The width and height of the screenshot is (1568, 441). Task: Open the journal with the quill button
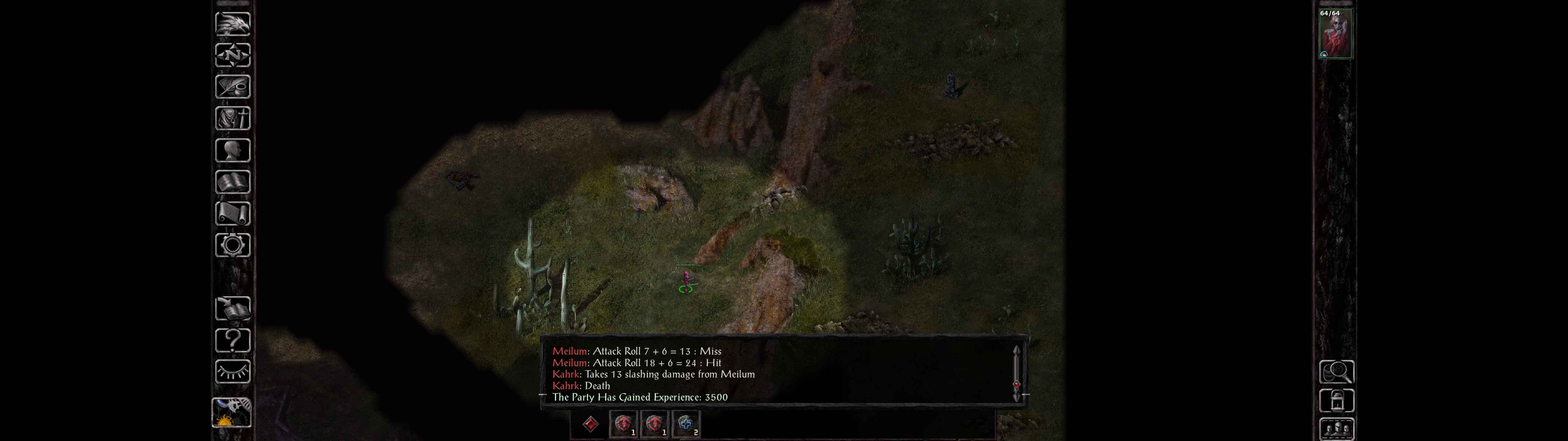(x=232, y=86)
